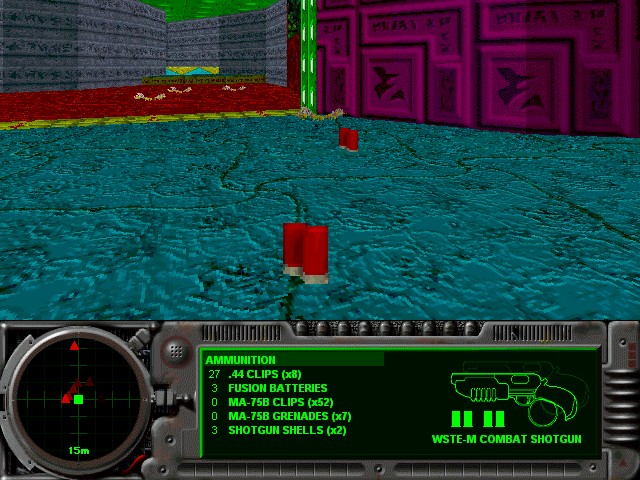Image resolution: width=640 pixels, height=480 pixels.
Task: Select the WSTE-M Combat Shotgun weapon icon
Action: (x=500, y=388)
